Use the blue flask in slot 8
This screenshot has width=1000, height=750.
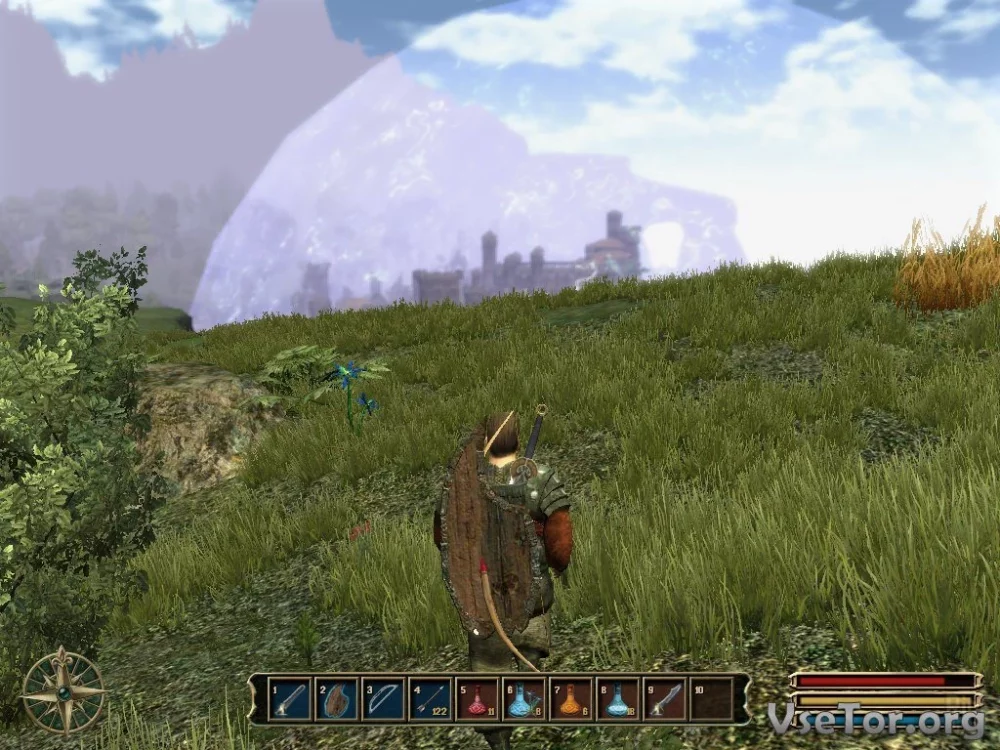pyautogui.click(x=618, y=699)
